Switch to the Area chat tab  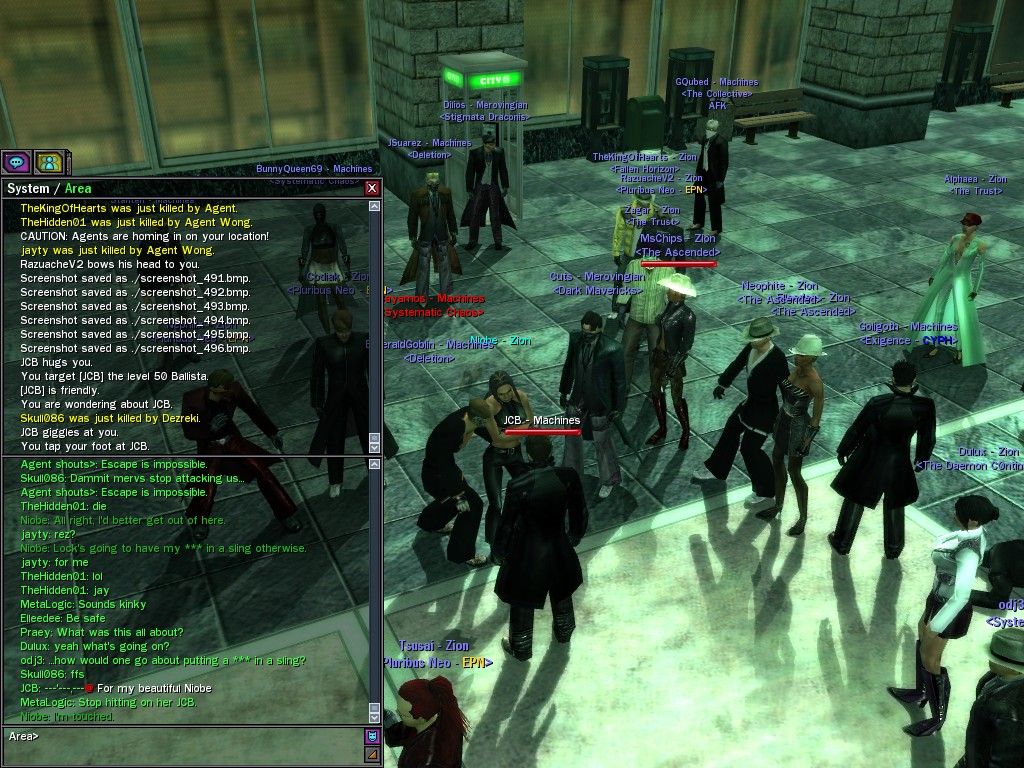pos(78,188)
